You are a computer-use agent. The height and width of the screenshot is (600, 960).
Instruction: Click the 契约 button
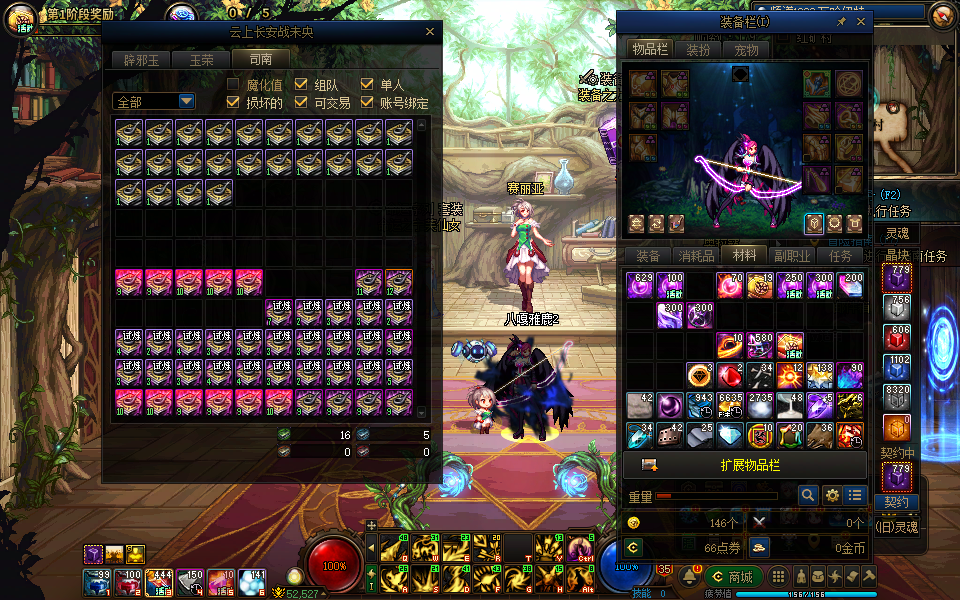896,502
